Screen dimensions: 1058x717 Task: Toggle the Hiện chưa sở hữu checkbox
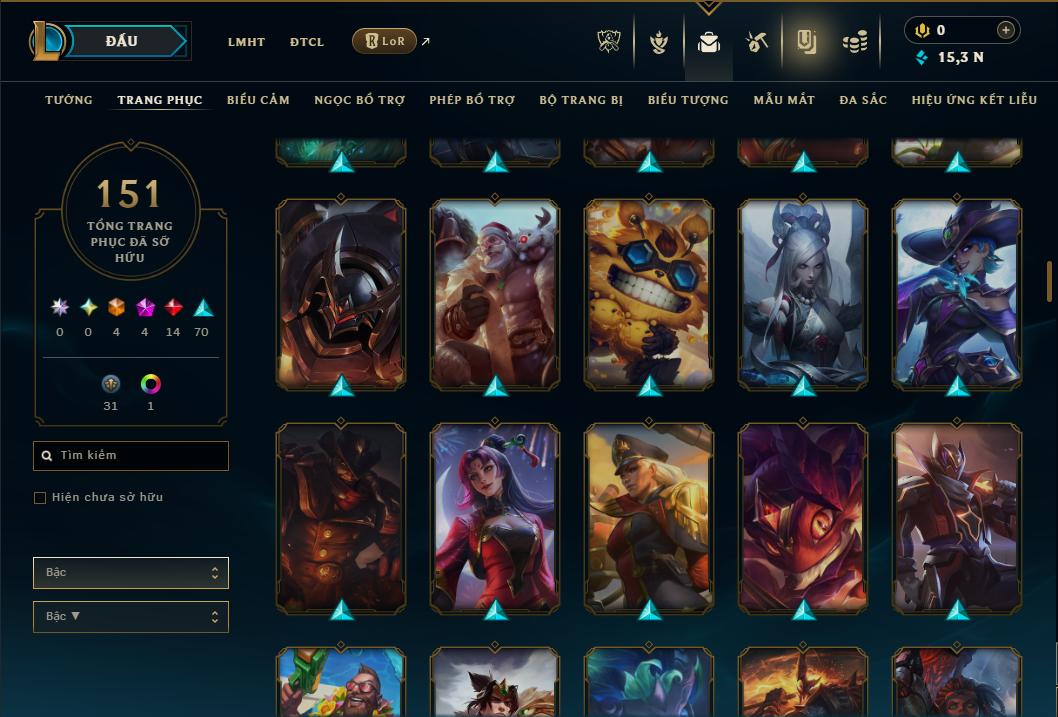[40, 498]
